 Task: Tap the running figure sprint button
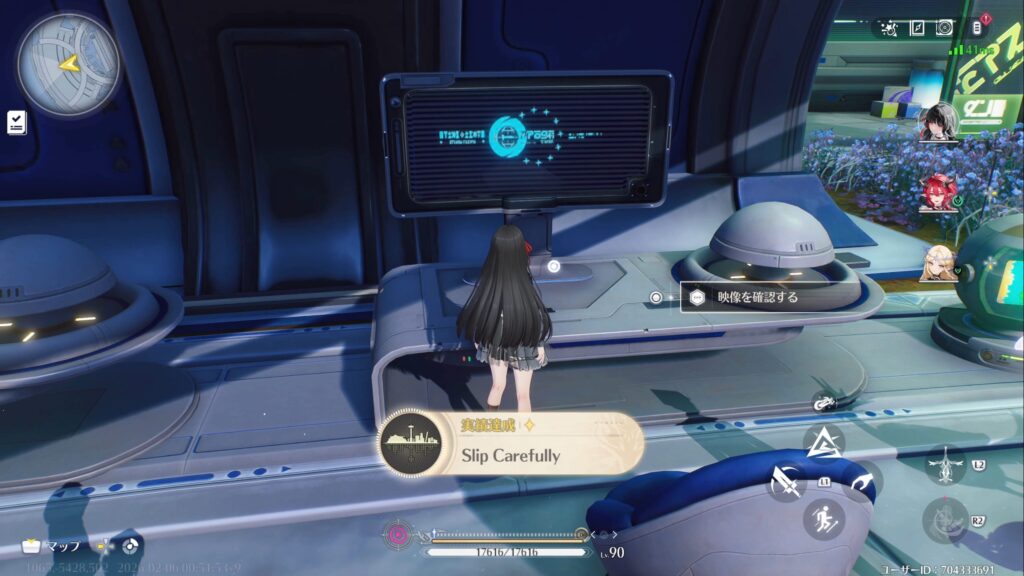pos(824,518)
